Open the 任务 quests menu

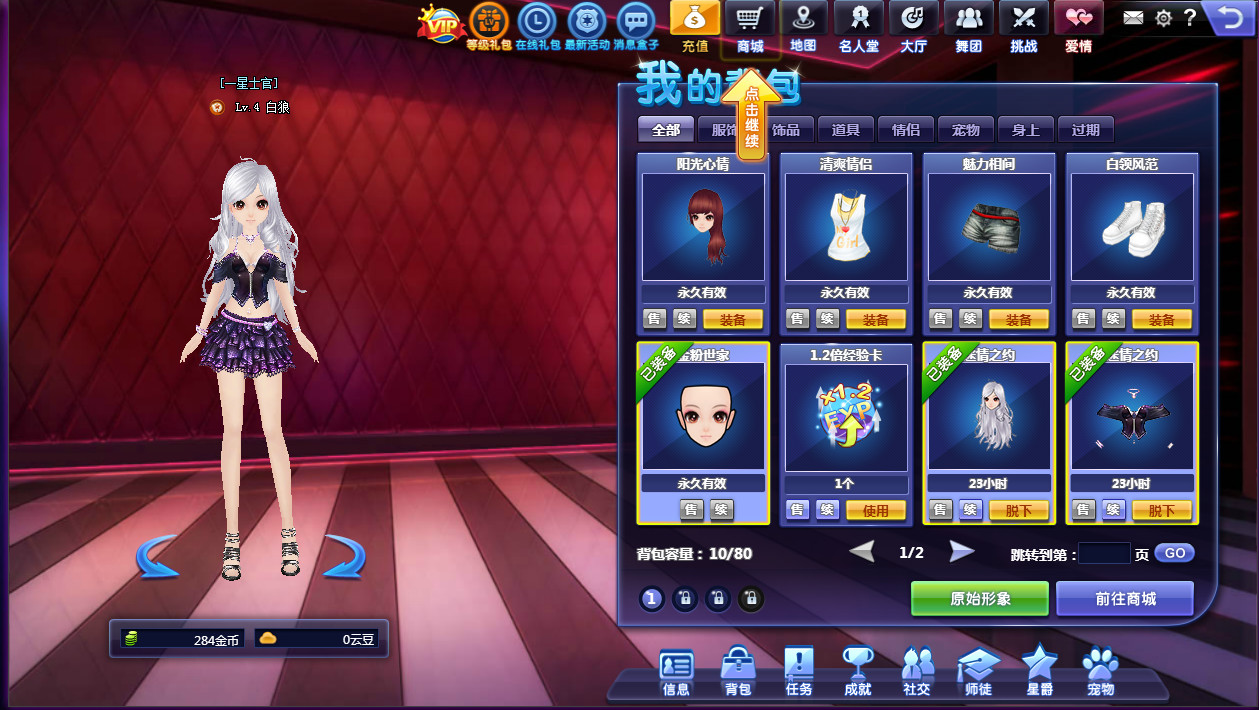coord(799,671)
